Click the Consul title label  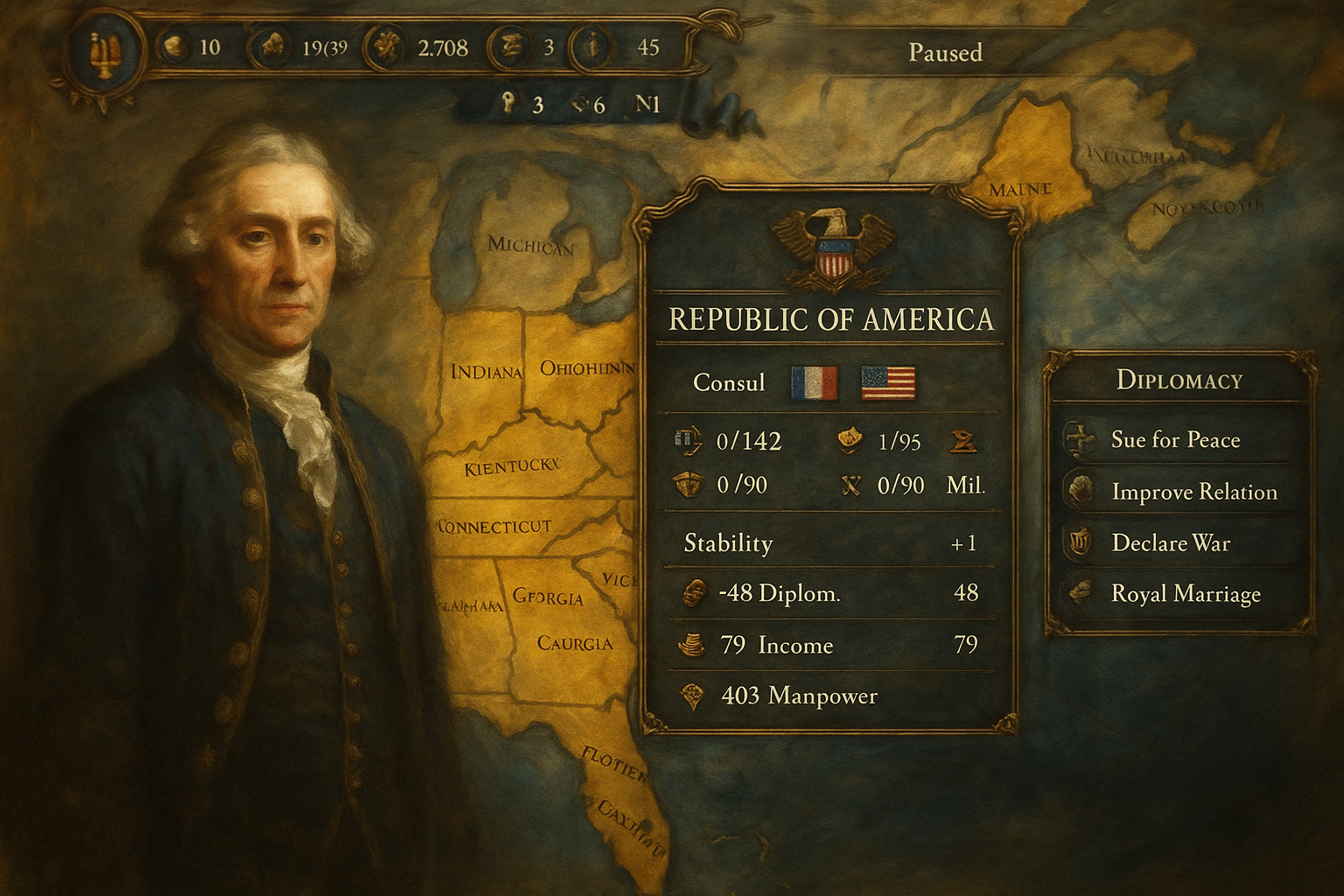pyautogui.click(x=729, y=383)
